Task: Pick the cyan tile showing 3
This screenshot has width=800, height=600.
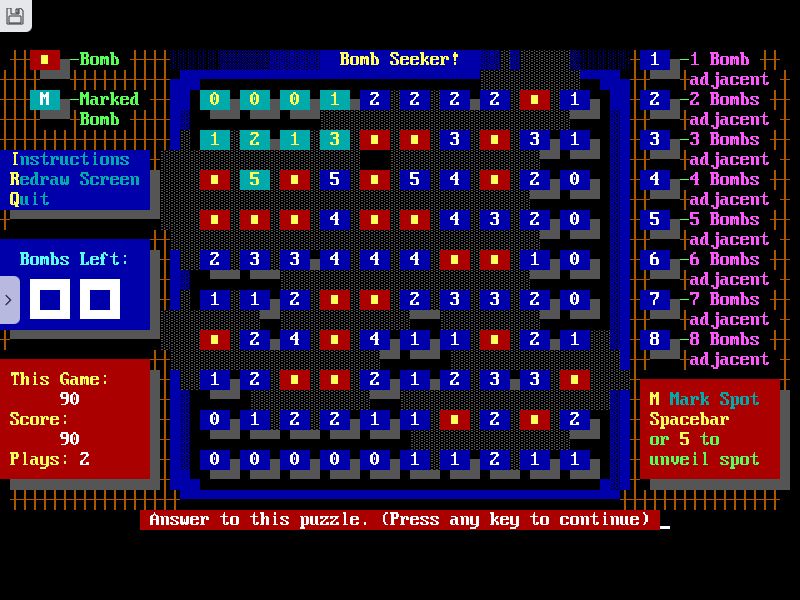Action: (x=334, y=139)
